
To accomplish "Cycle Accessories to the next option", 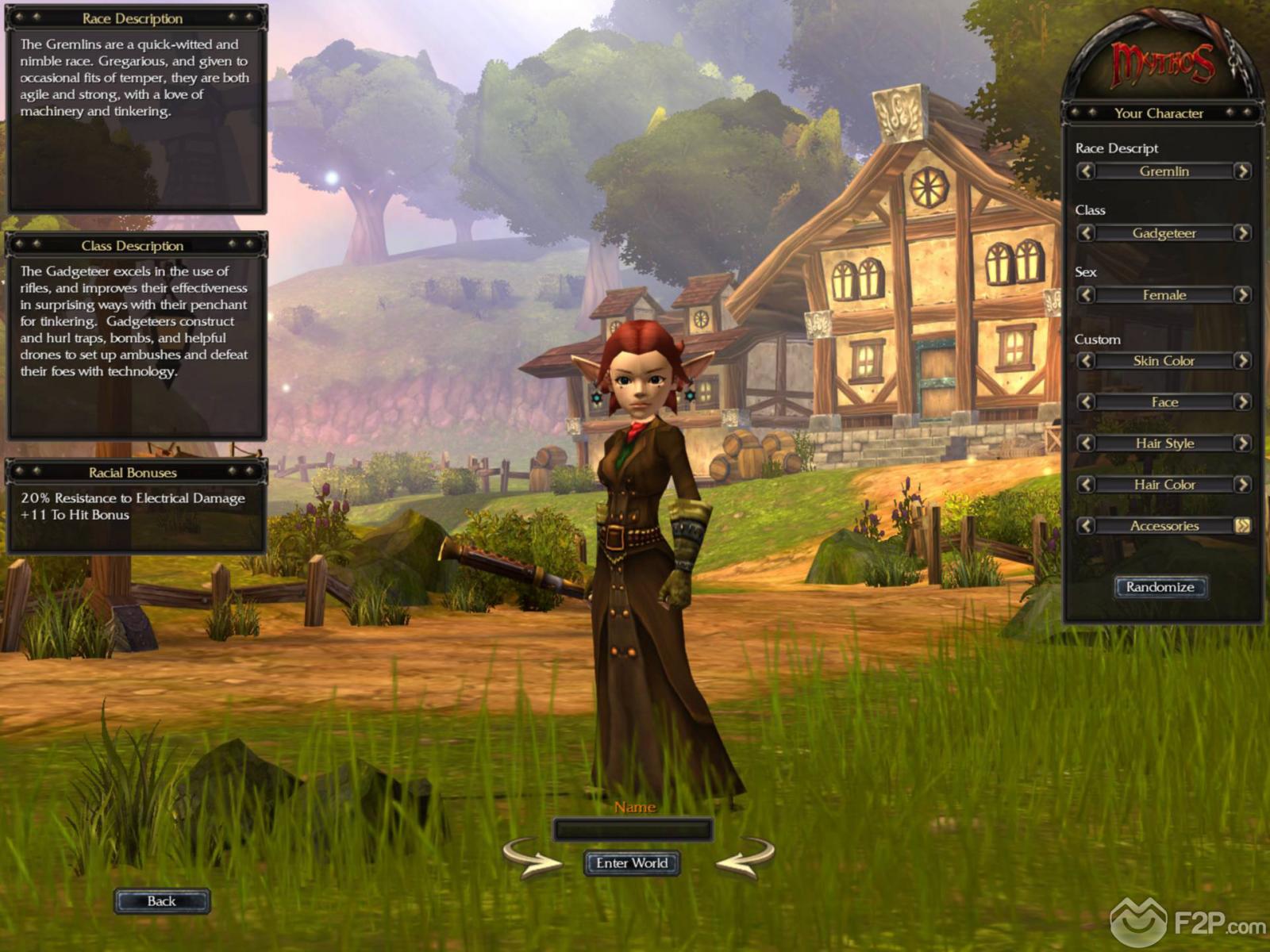I will point(1242,526).
